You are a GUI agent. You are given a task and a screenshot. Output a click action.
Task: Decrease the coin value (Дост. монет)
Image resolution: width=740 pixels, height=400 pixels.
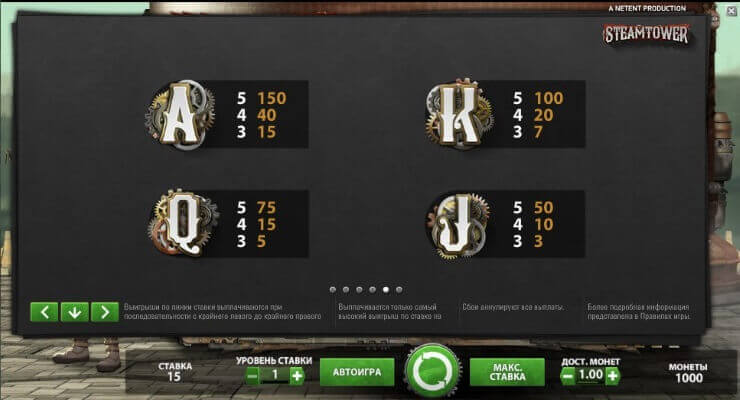567,375
